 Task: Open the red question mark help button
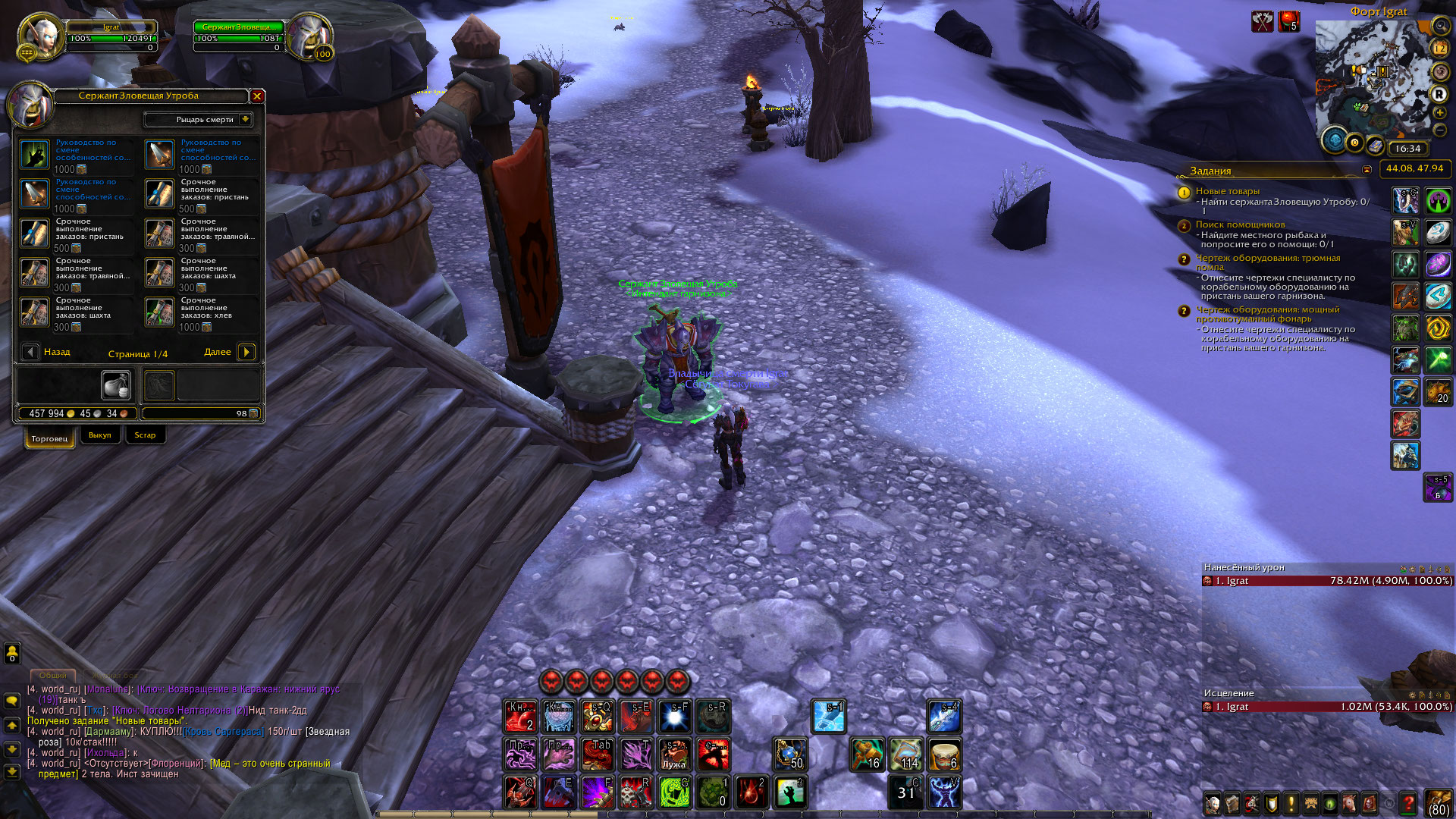(x=1407, y=803)
